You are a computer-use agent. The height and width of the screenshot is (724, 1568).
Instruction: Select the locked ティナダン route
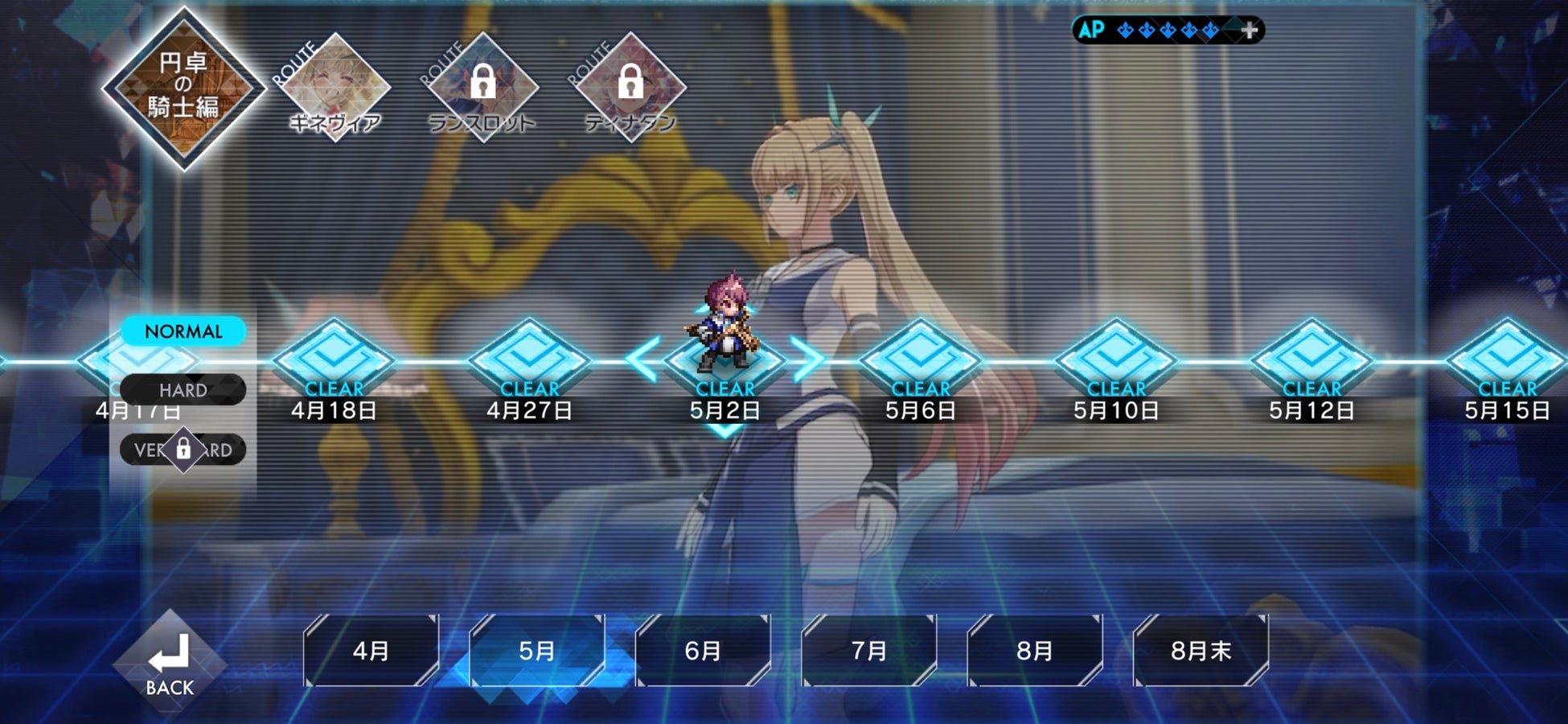(630, 87)
